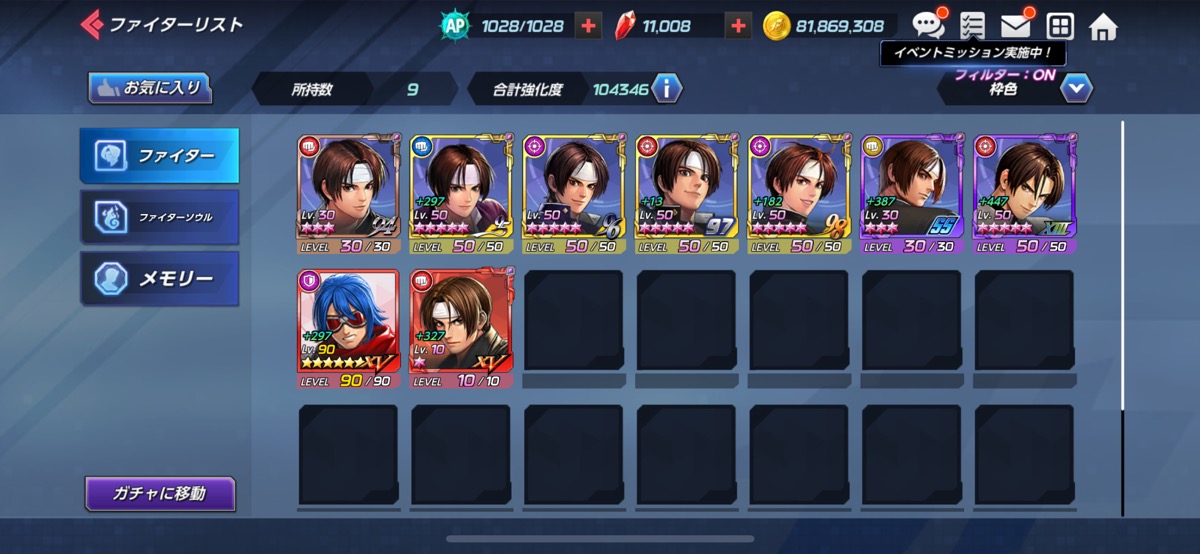The image size is (1200, 554).
Task: Open the grid menu icon
Action: coord(1060,26)
